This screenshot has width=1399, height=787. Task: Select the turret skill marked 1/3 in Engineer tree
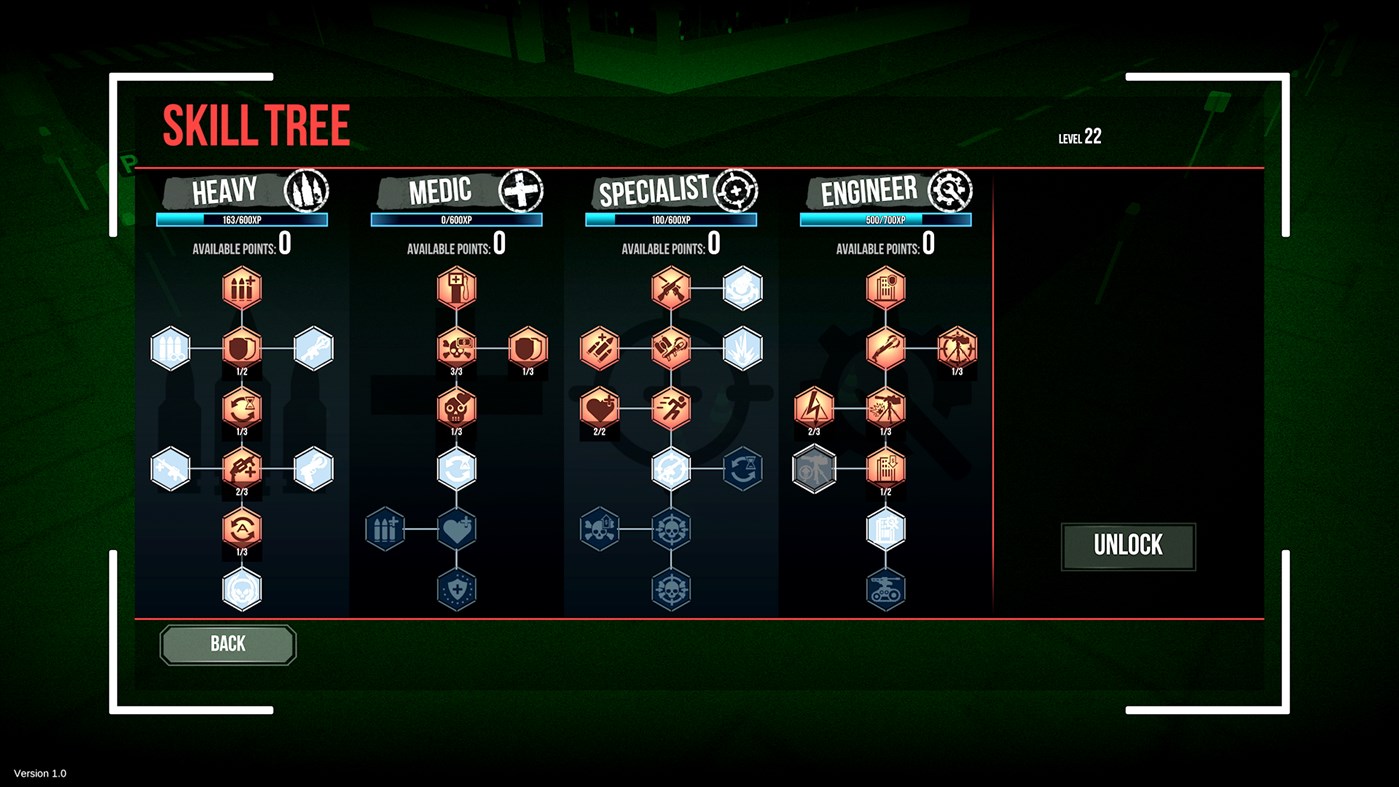click(x=886, y=408)
